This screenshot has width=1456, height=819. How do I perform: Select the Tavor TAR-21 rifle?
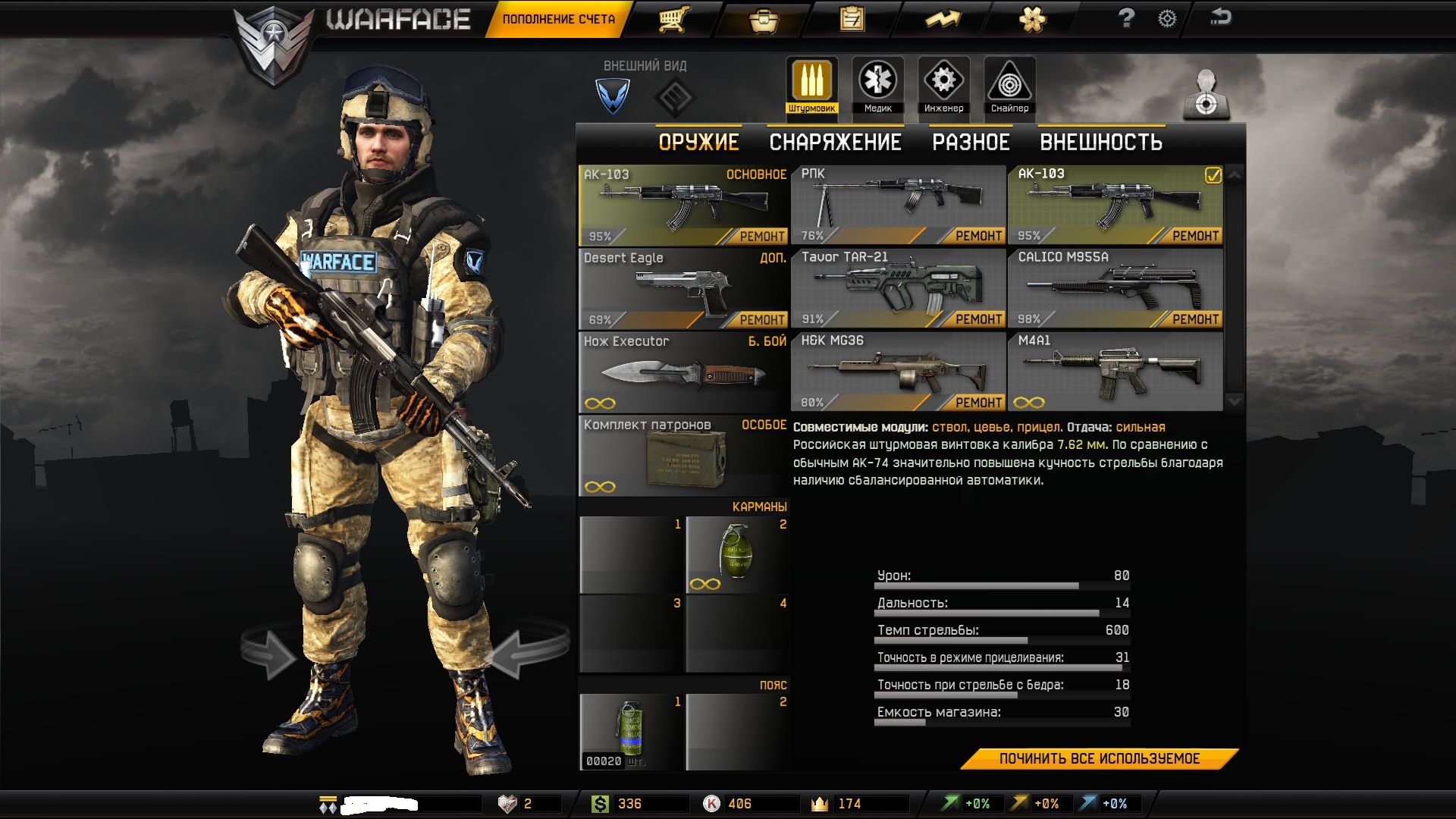(x=899, y=287)
